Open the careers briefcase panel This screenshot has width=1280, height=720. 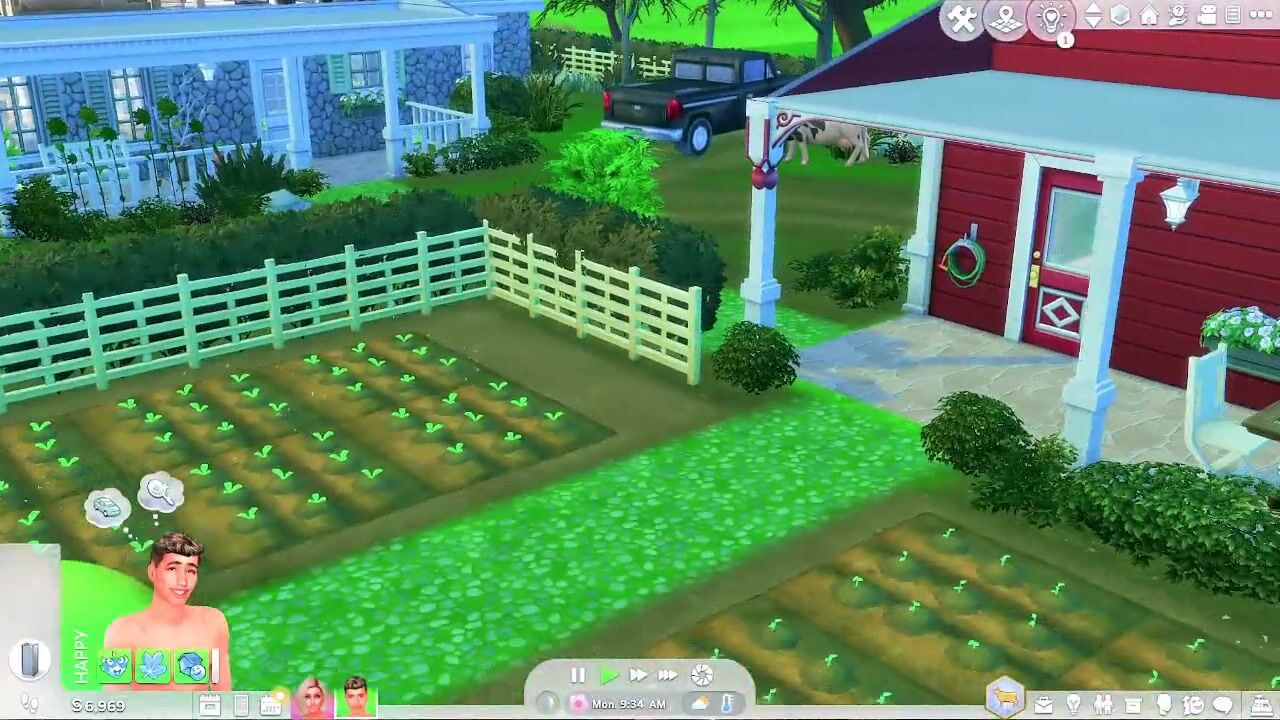pyautogui.click(x=1043, y=705)
